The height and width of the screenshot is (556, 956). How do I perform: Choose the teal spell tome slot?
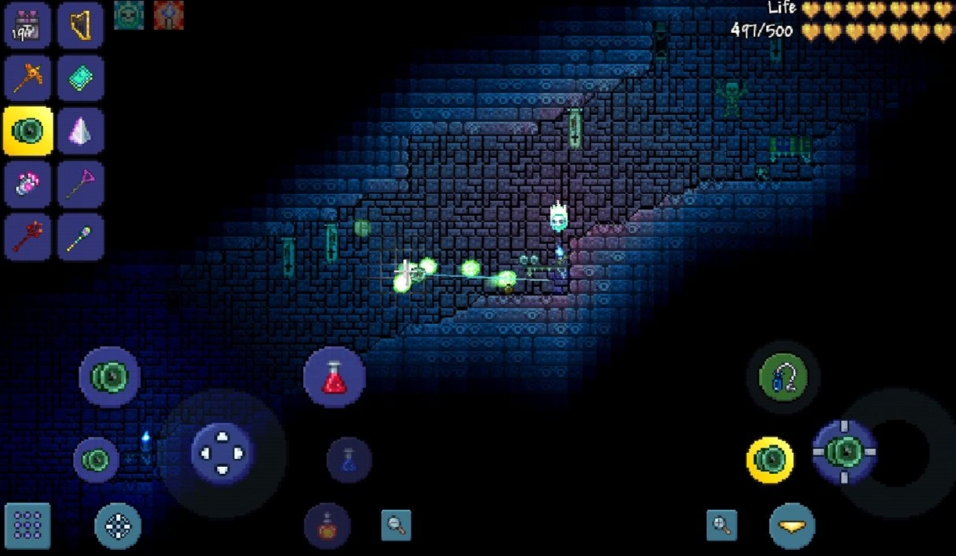point(81,78)
